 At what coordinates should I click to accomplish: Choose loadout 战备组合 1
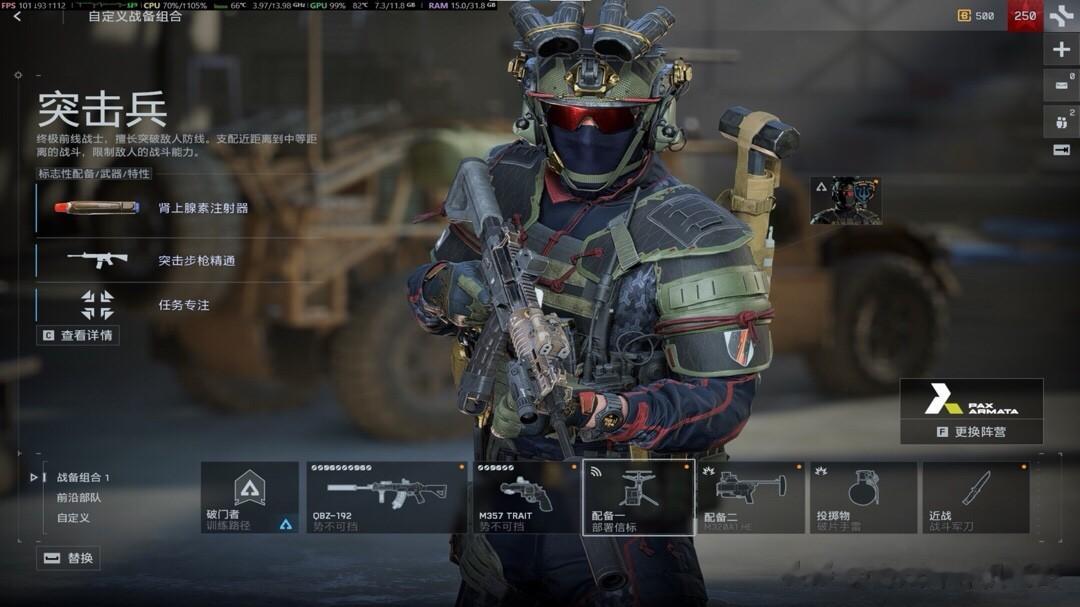[x=82, y=478]
